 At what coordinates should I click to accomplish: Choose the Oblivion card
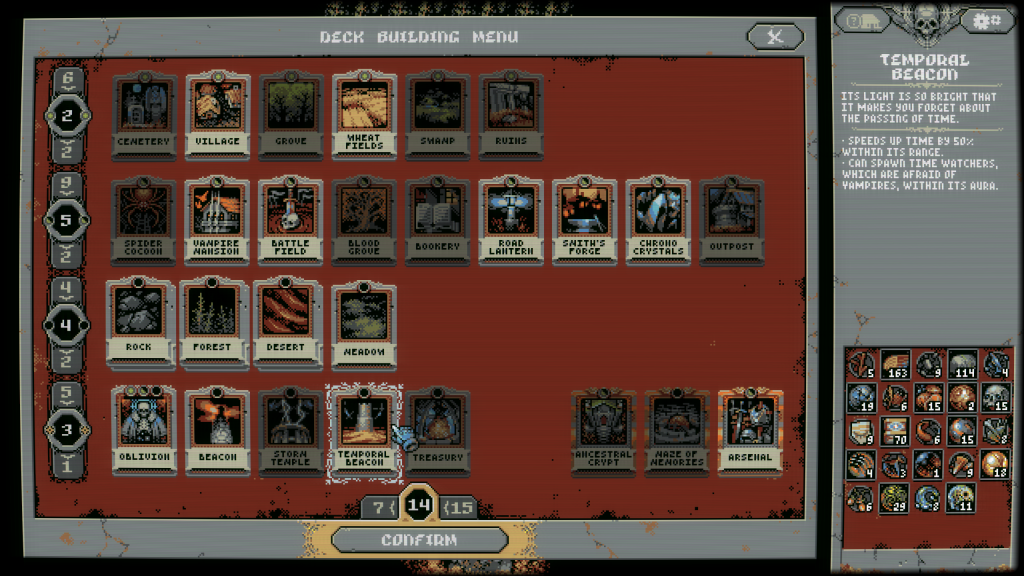click(x=144, y=430)
